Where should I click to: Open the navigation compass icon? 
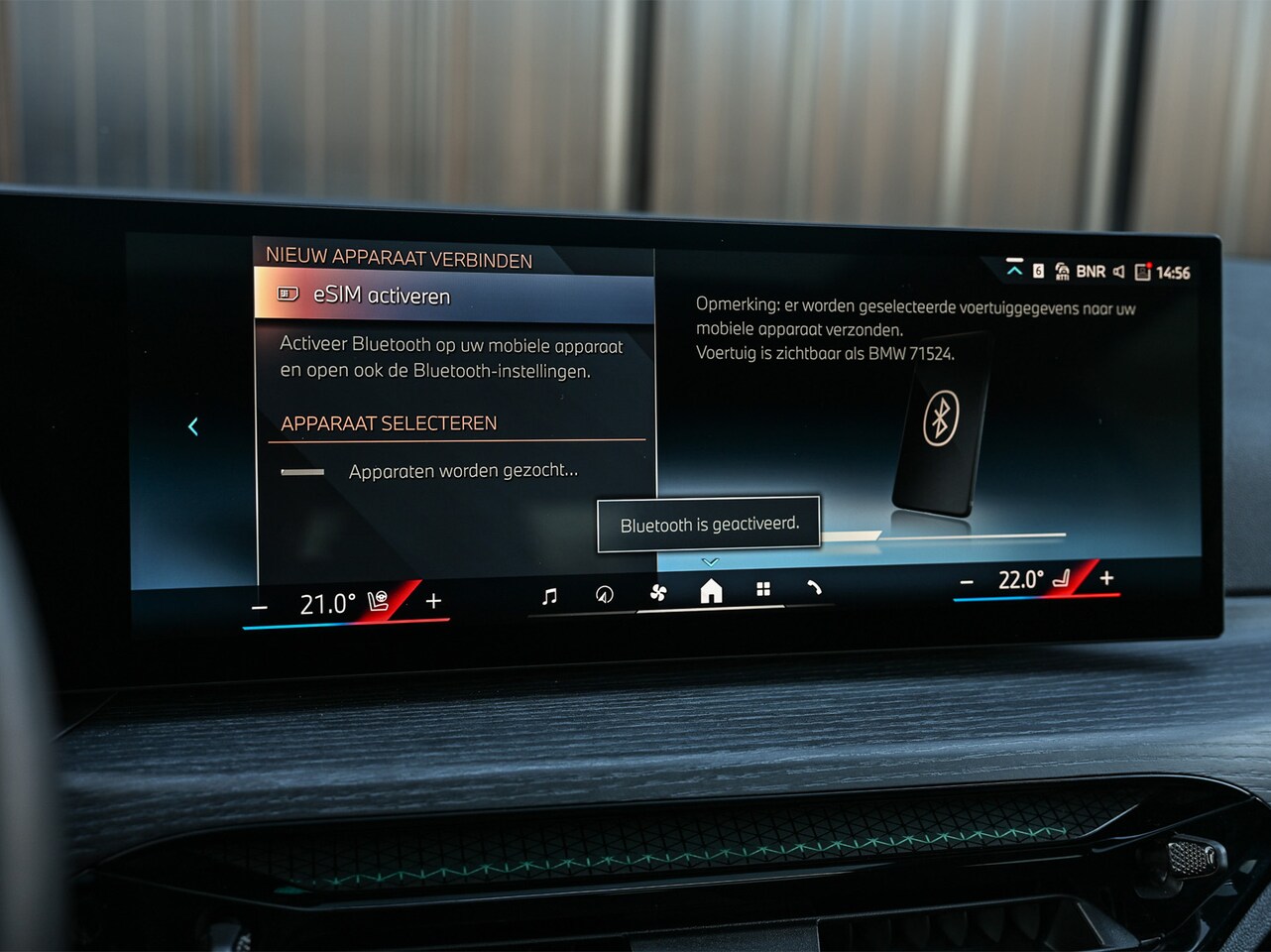click(x=604, y=594)
